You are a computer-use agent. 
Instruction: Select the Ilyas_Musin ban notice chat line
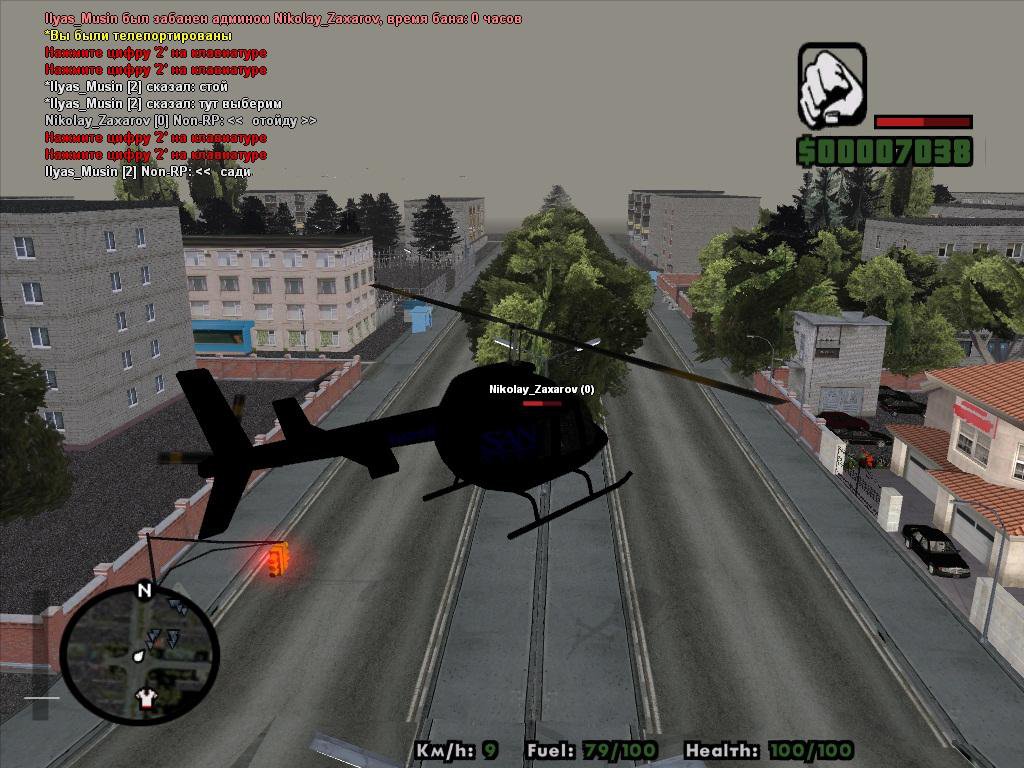point(283,19)
